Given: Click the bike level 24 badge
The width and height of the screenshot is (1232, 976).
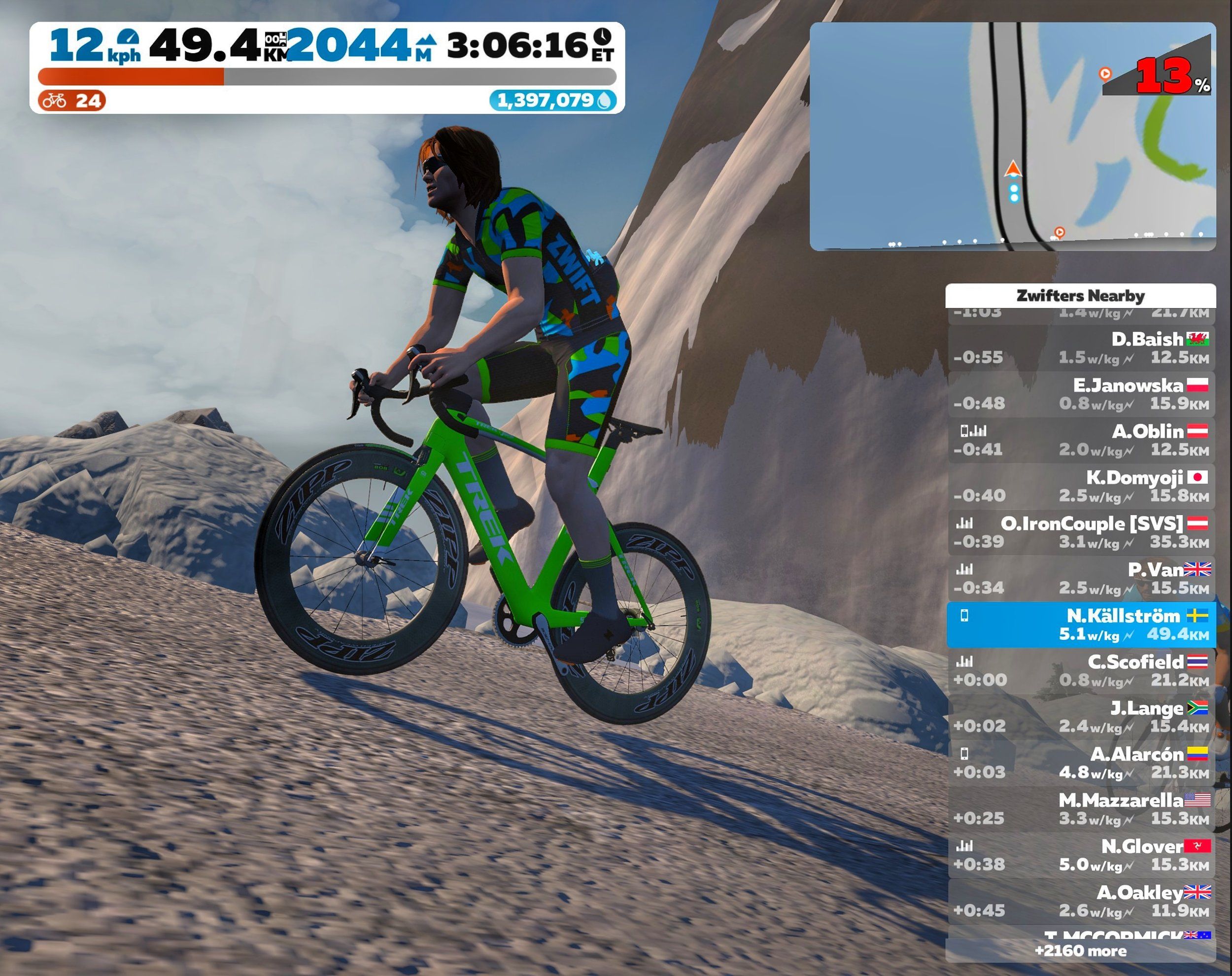Looking at the screenshot, I should (x=72, y=101).
